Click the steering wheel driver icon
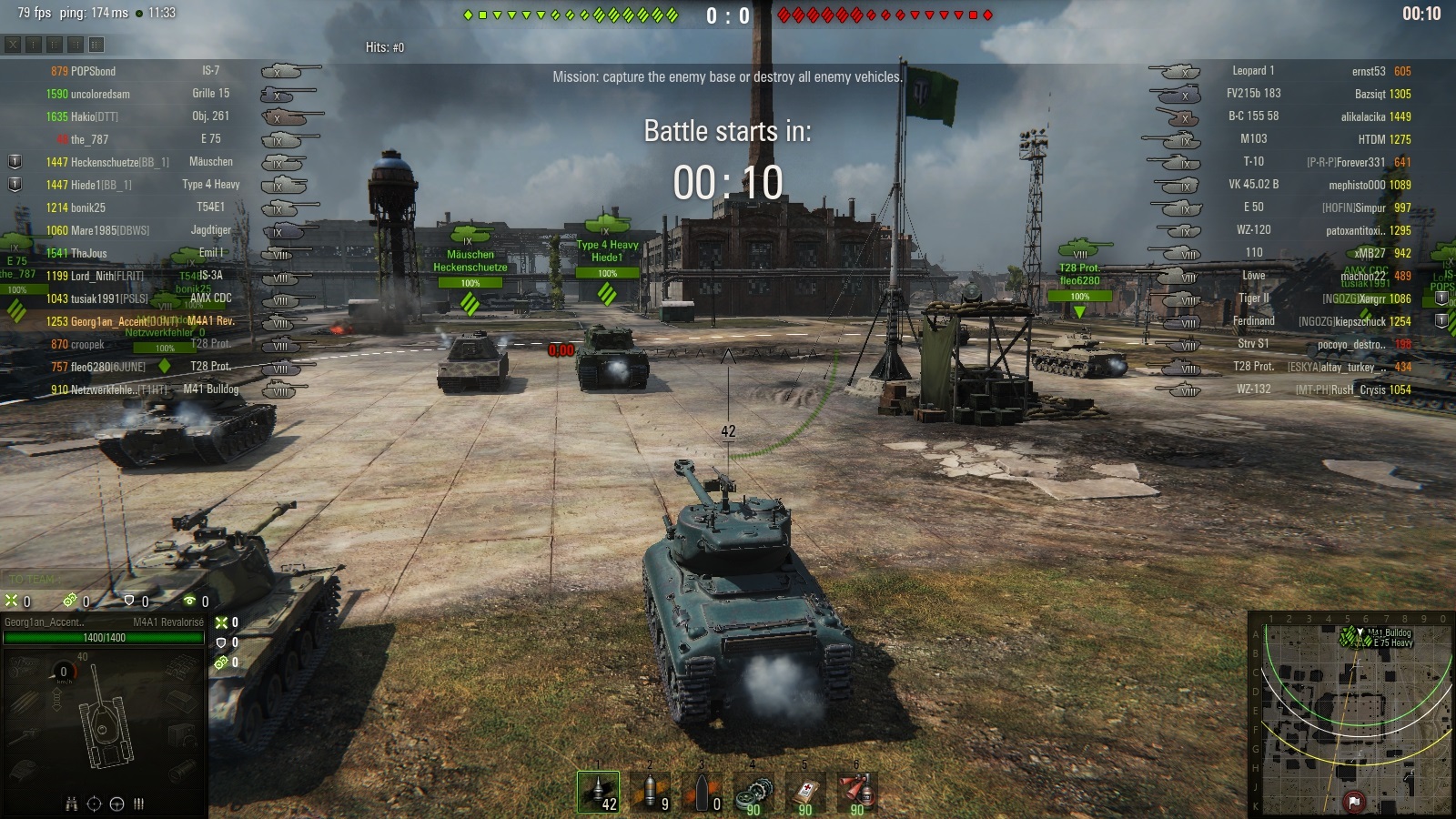 tap(116, 804)
